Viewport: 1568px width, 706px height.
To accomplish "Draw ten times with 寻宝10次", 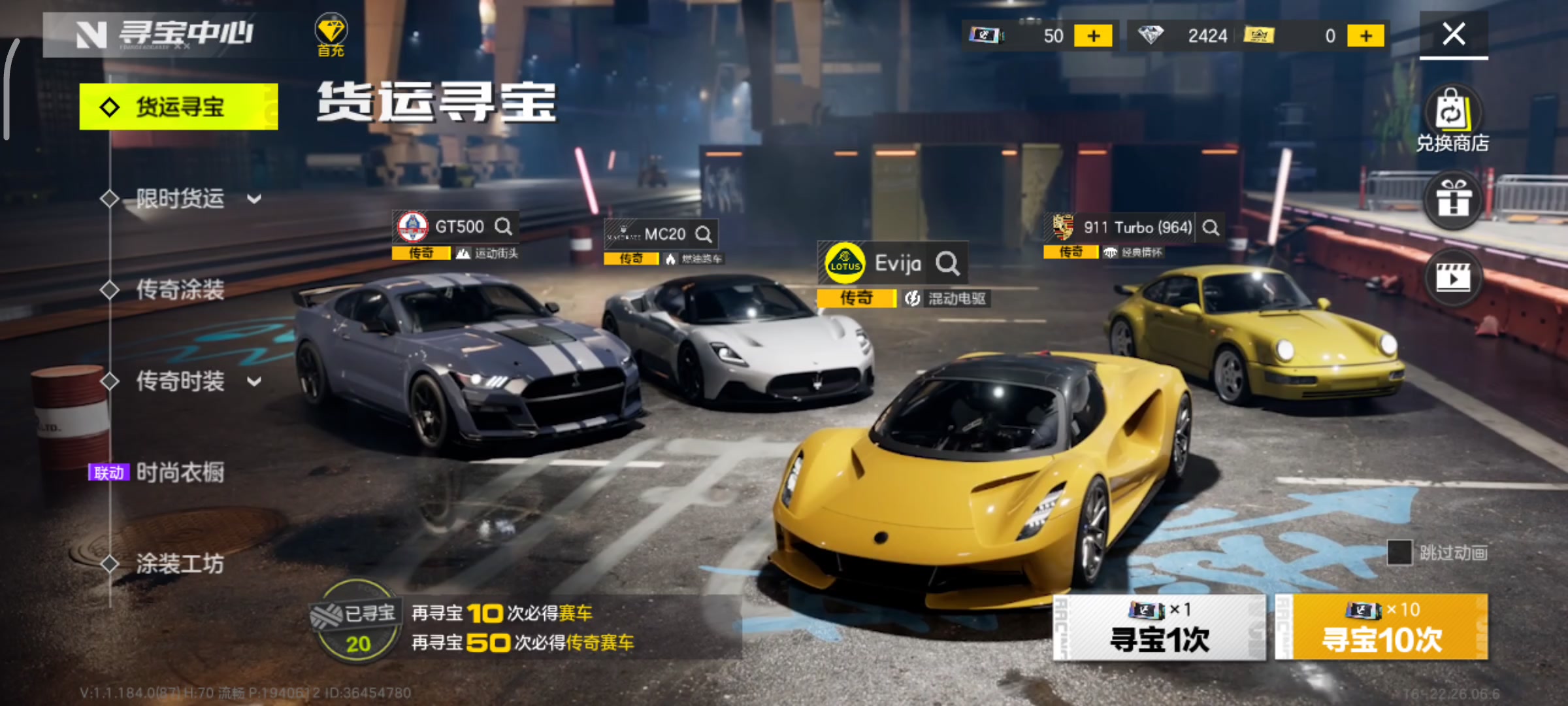I will pyautogui.click(x=1382, y=628).
